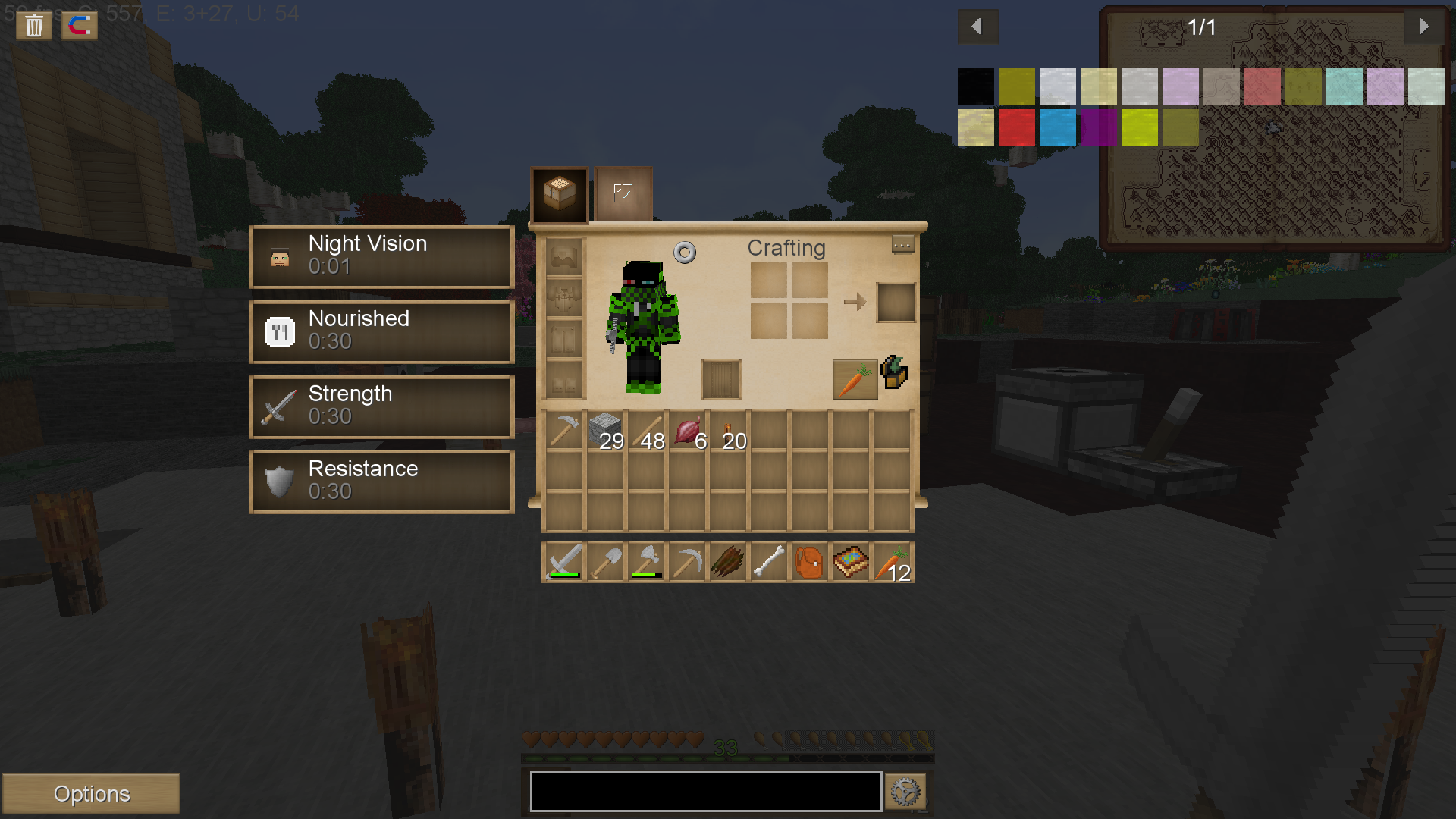This screenshot has height=819, width=1456.
Task: Open the crafting settings via the ... button
Action: point(902,245)
